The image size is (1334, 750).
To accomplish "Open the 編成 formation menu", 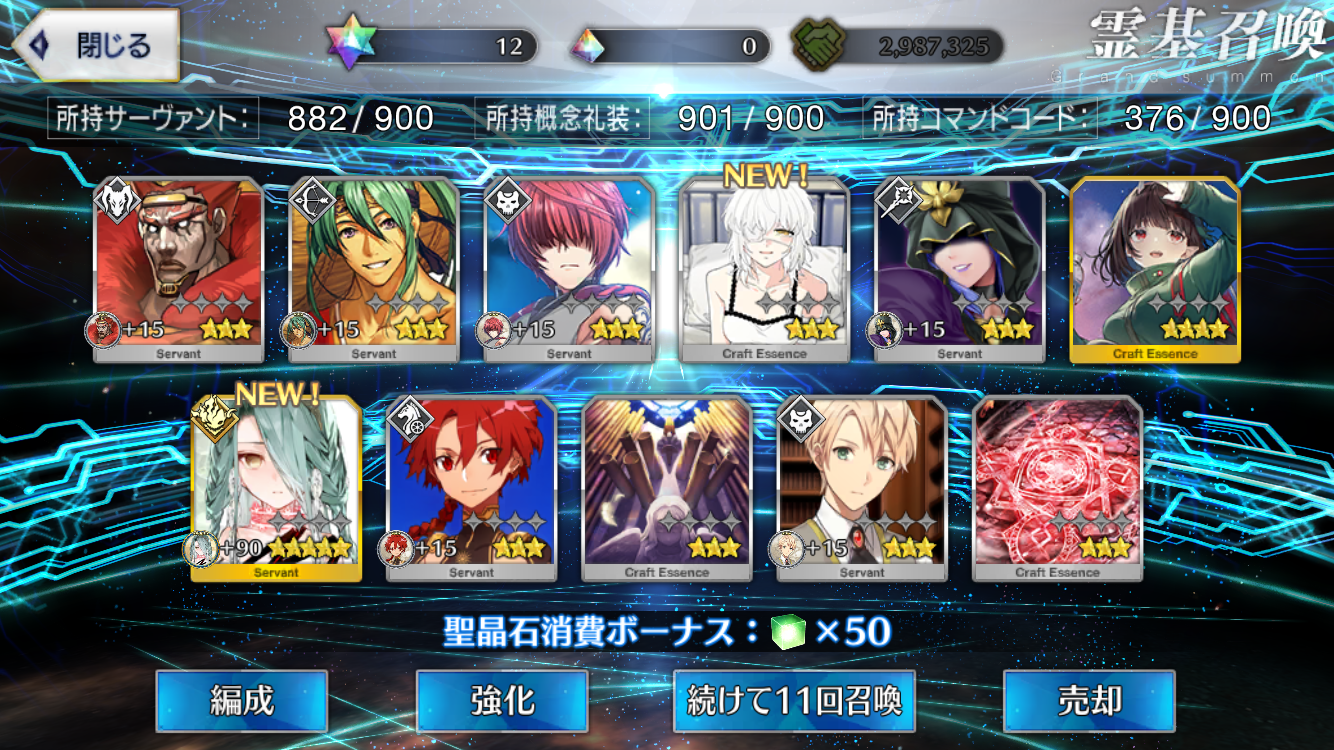I will tap(242, 701).
